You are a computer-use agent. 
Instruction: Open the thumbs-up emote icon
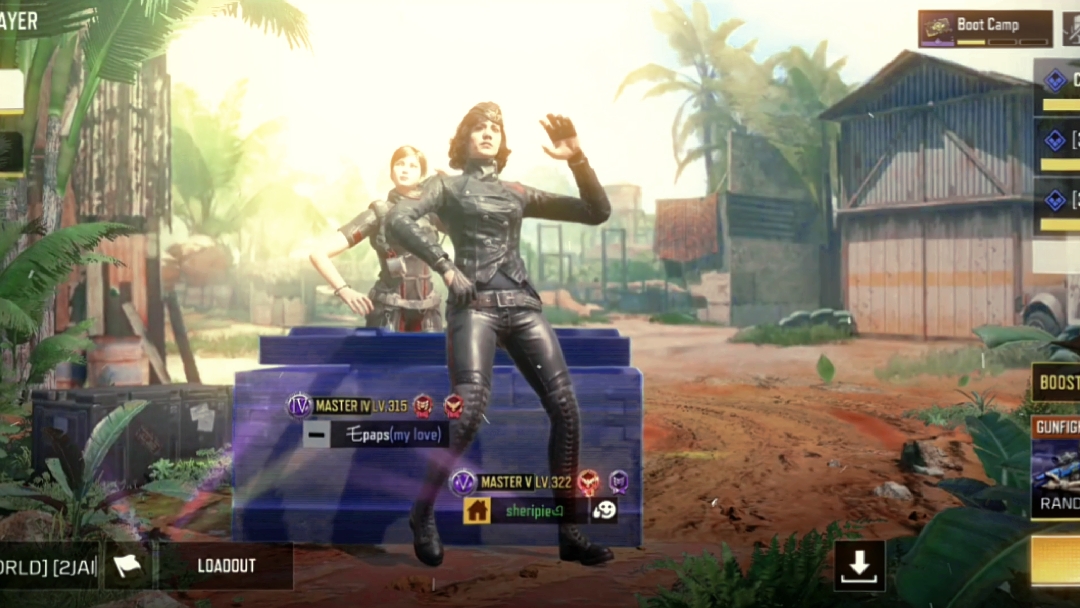(603, 510)
